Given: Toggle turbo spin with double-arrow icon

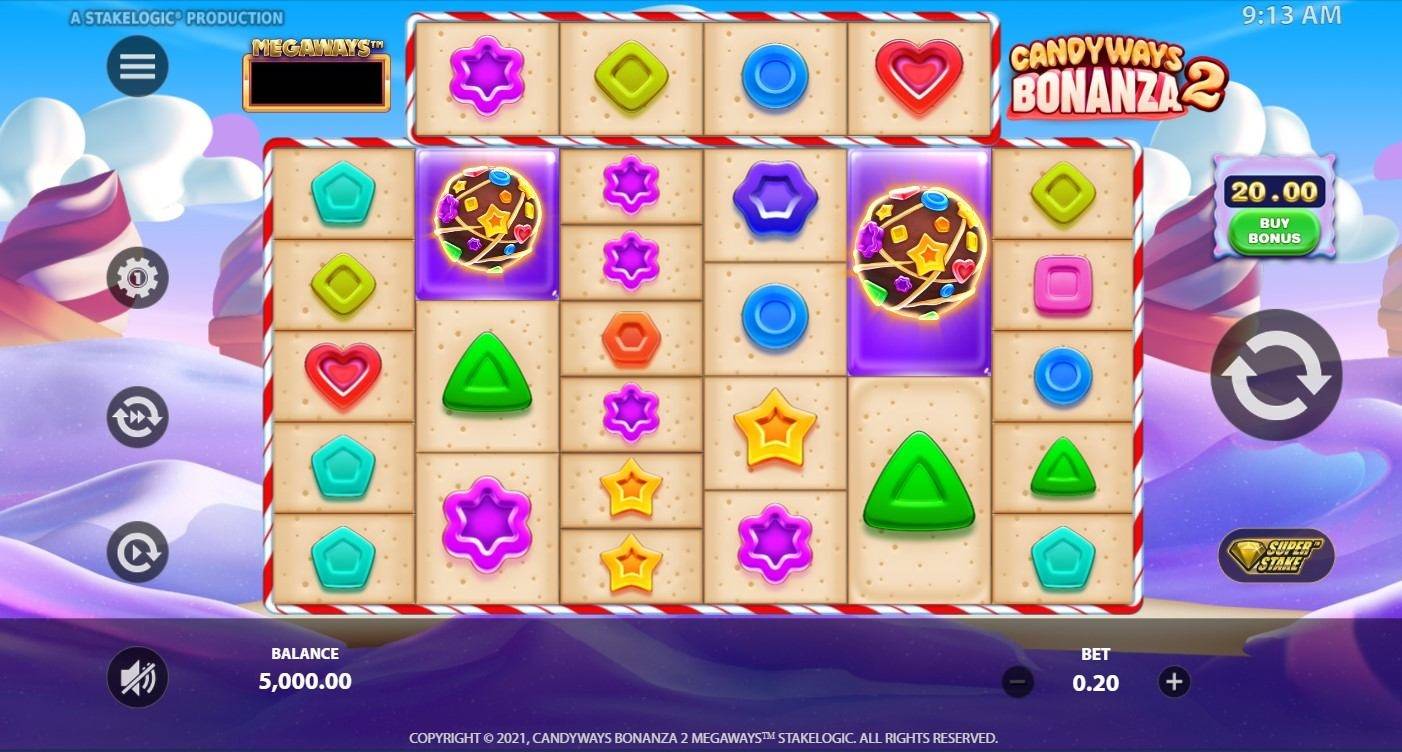Looking at the screenshot, I should (137, 415).
